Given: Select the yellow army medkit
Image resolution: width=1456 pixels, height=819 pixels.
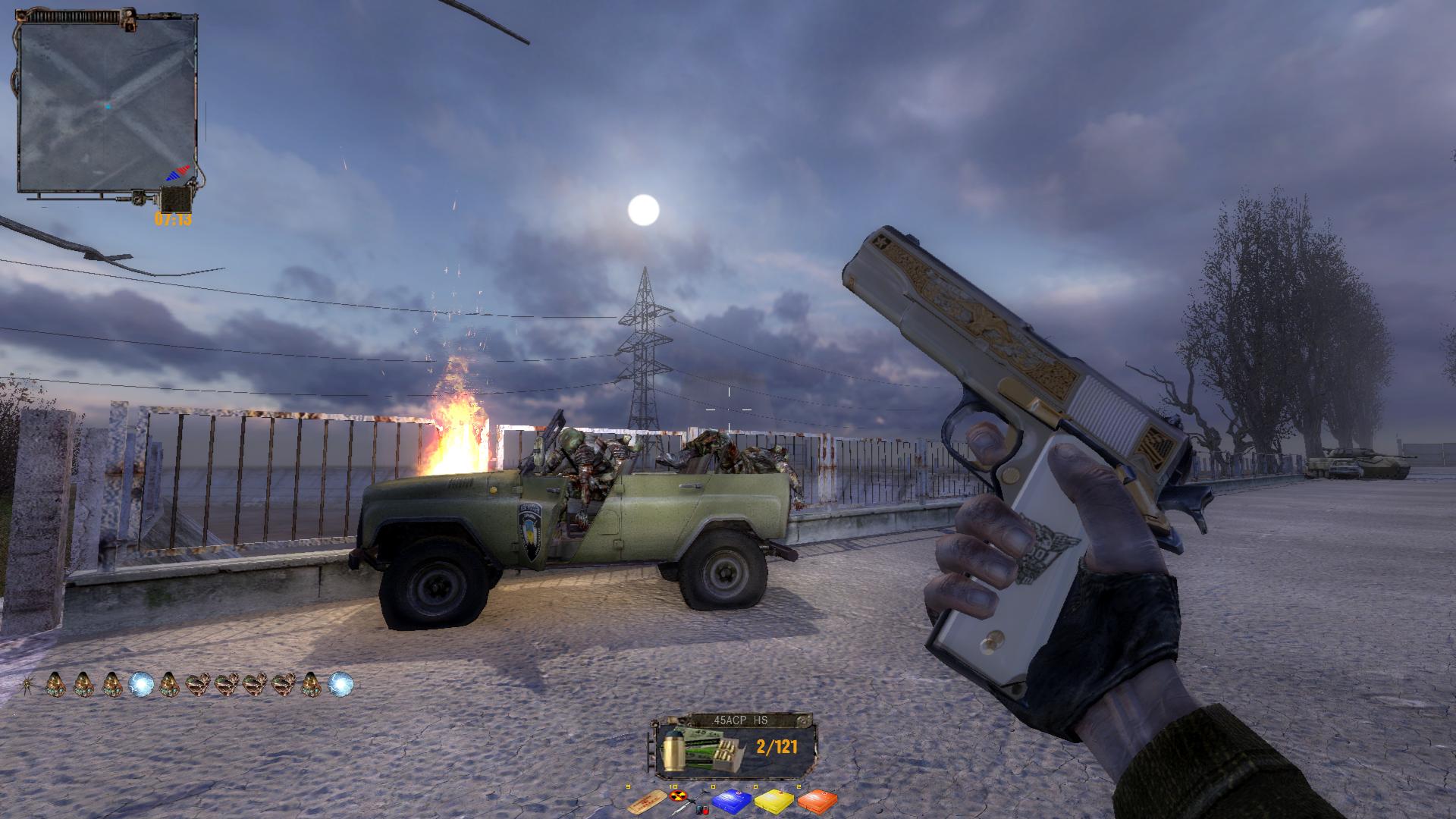Looking at the screenshot, I should tap(774, 801).
